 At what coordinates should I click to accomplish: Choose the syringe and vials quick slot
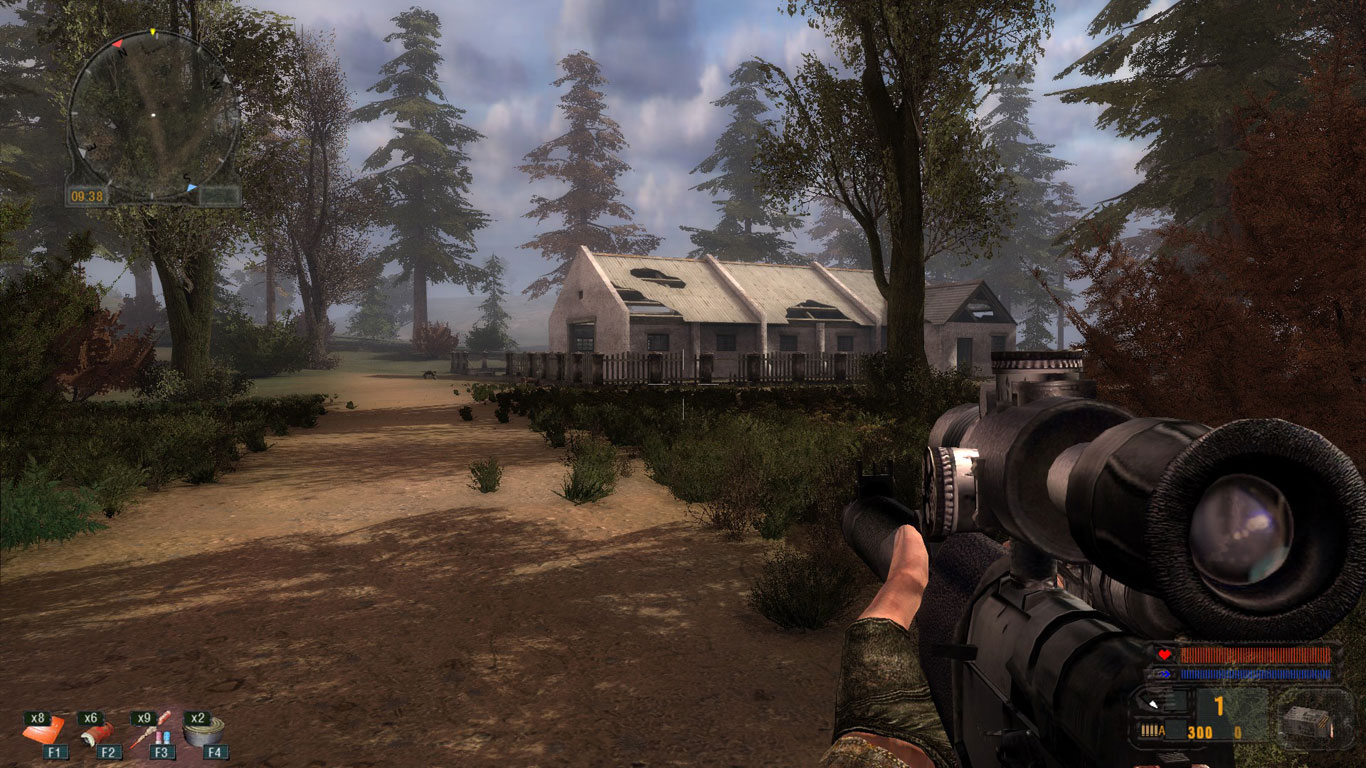(x=151, y=731)
